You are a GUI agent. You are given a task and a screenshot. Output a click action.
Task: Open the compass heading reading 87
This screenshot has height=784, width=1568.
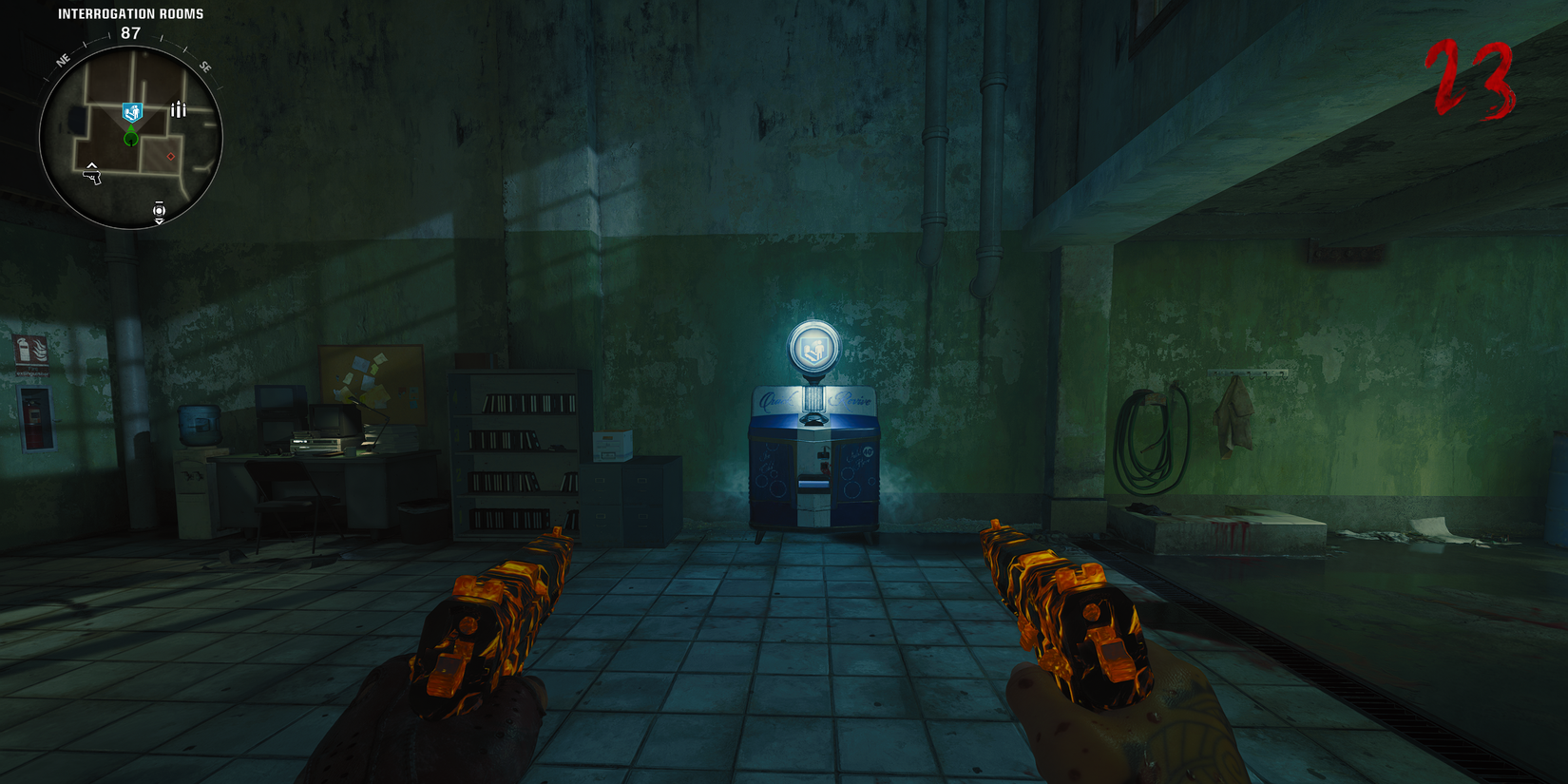(x=129, y=33)
